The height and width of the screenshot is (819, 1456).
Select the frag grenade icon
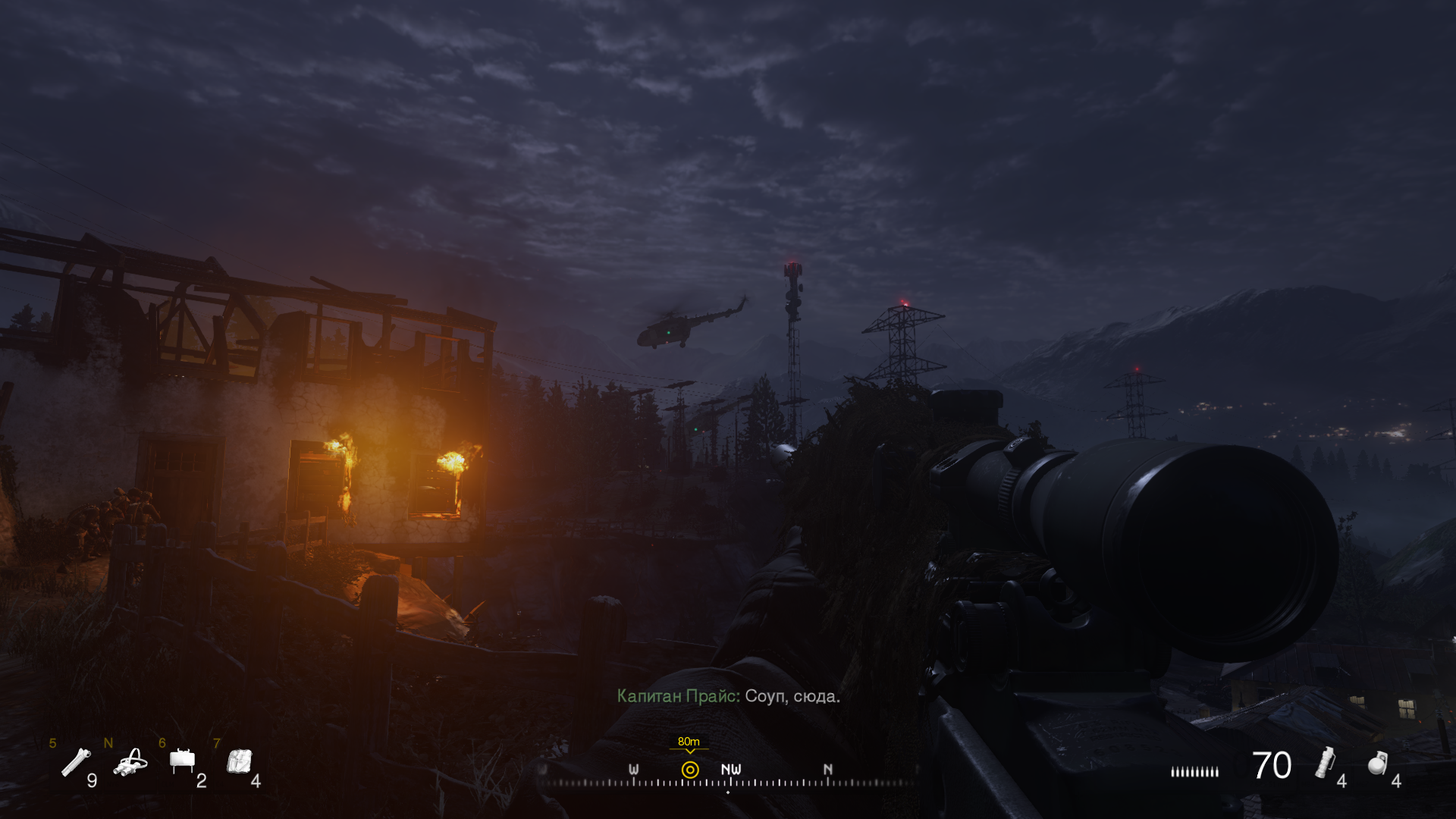(x=1377, y=763)
